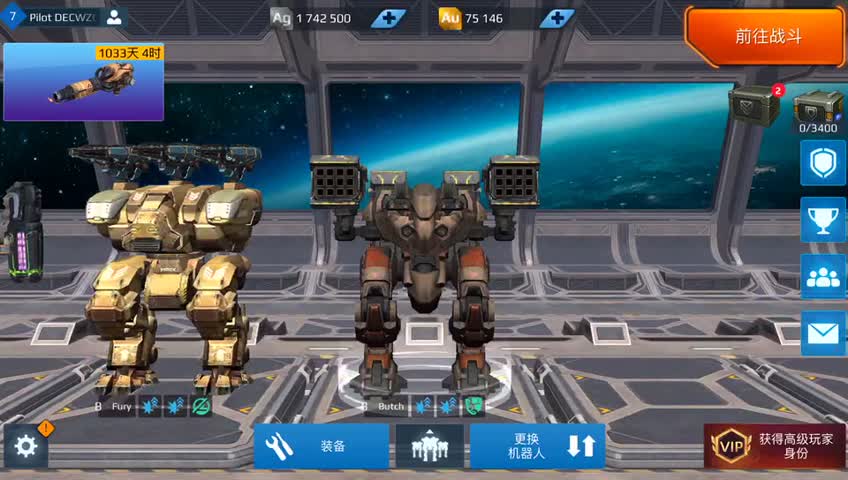Open the shield icon panel
This screenshot has width=848, height=480.
point(823,162)
